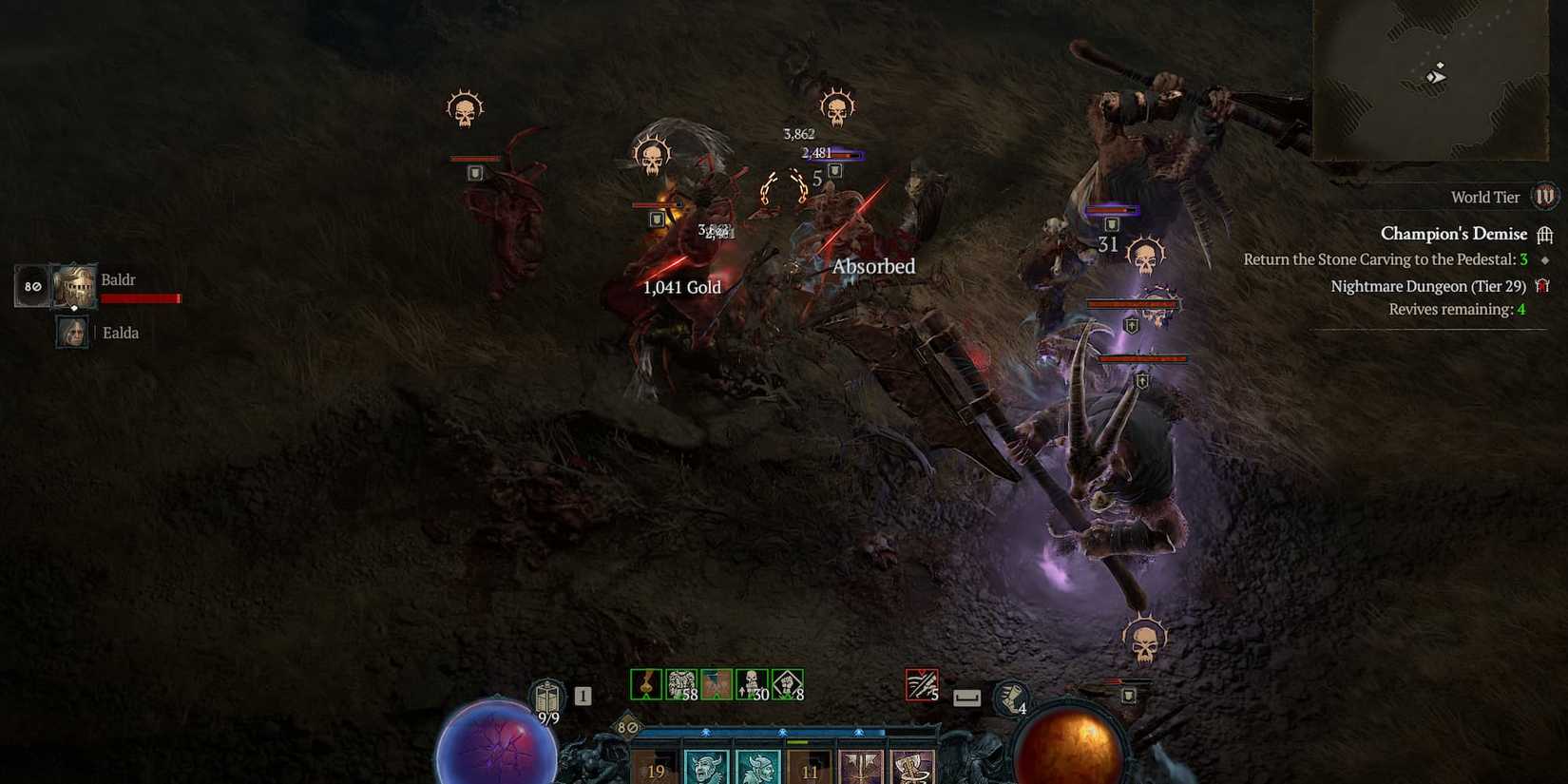Click the Nightmare Dungeon sigil icon
This screenshot has height=784, width=1568.
(1546, 285)
